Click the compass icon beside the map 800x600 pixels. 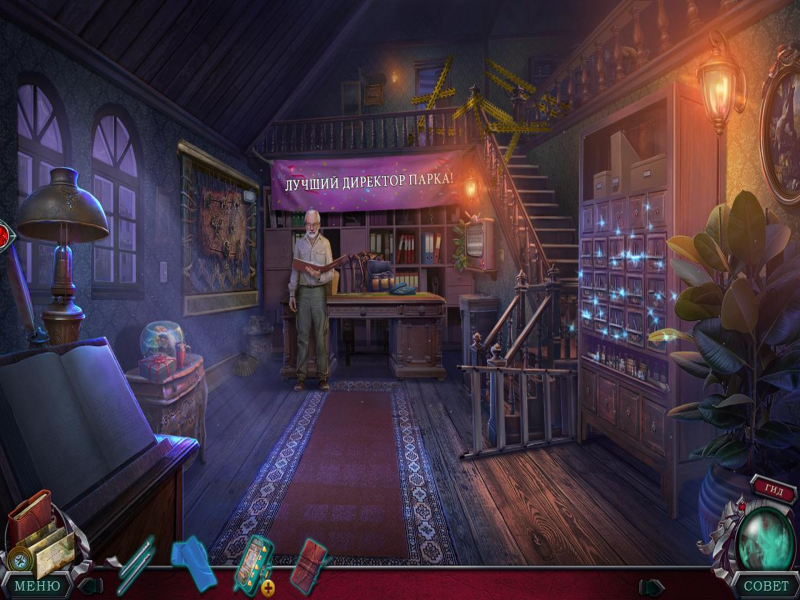point(18,561)
